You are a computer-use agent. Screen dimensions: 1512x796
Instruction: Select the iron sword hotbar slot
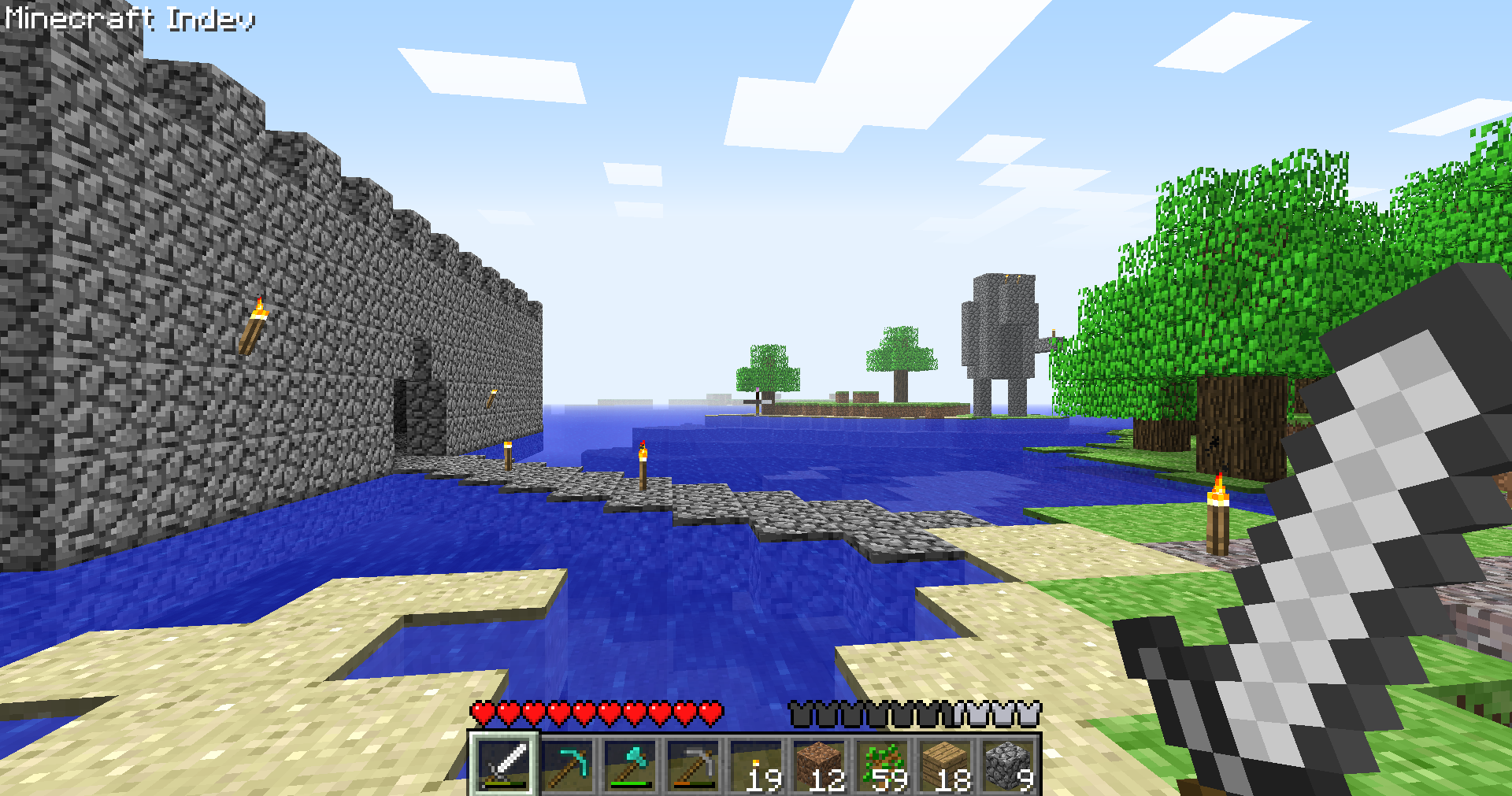click(x=504, y=764)
